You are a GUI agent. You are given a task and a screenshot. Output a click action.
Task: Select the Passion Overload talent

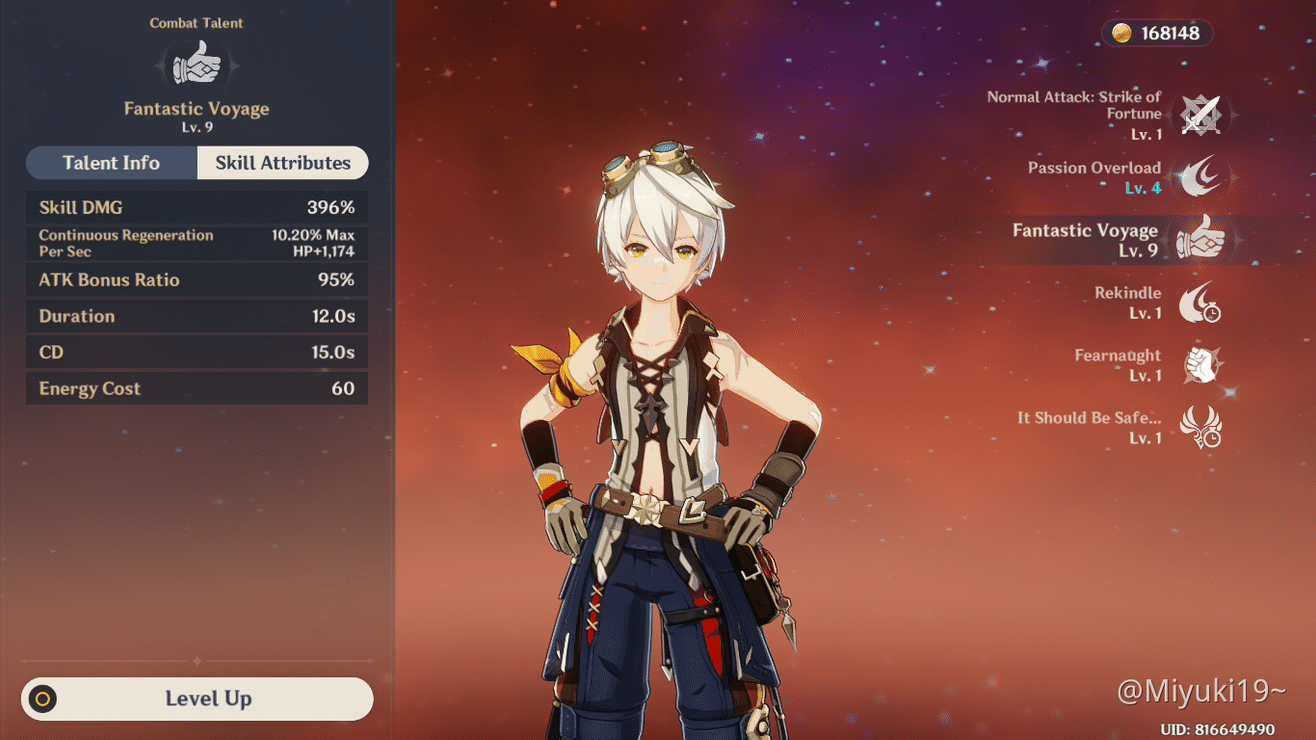click(1200, 177)
